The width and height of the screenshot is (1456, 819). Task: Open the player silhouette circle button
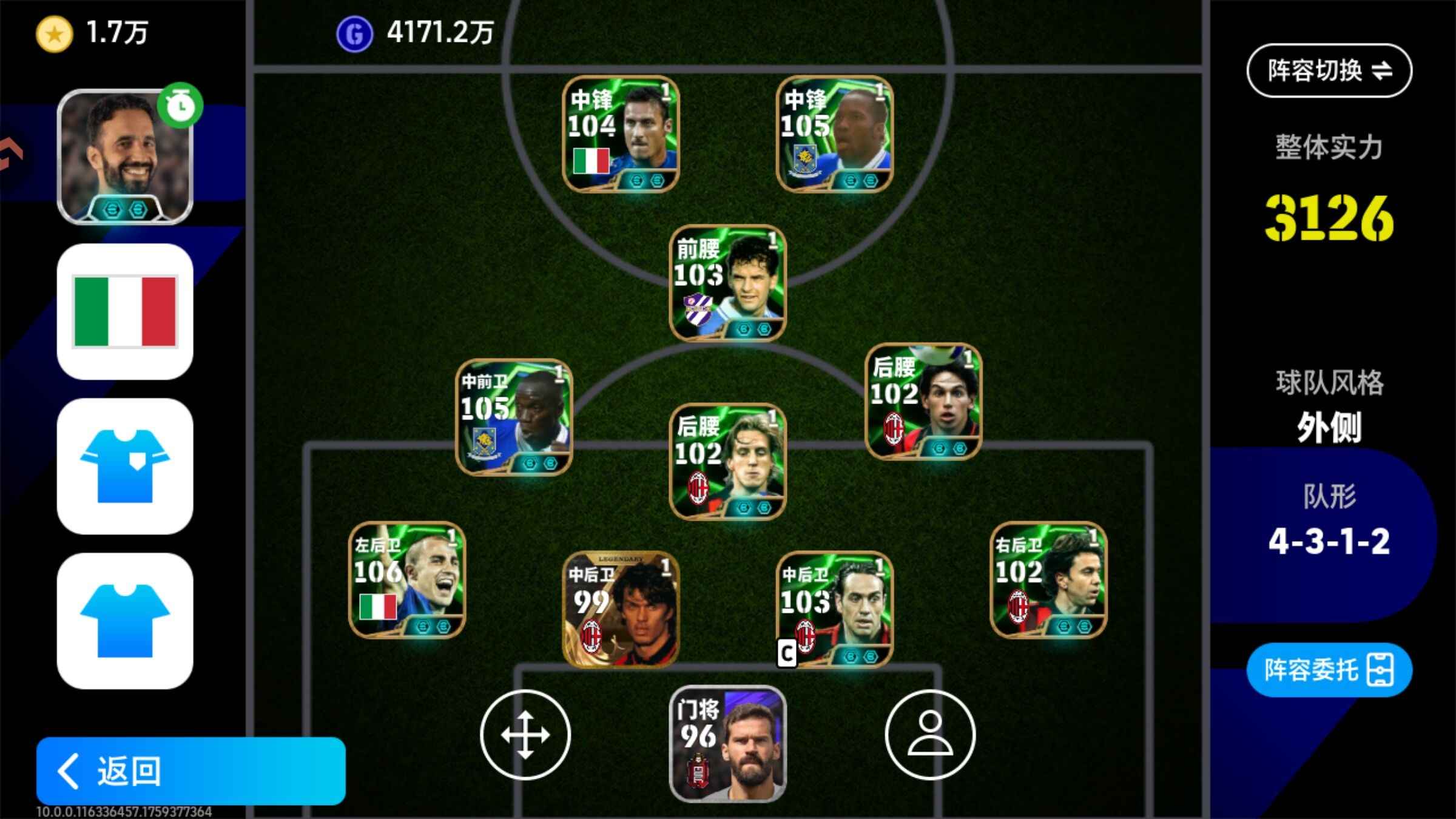[930, 735]
